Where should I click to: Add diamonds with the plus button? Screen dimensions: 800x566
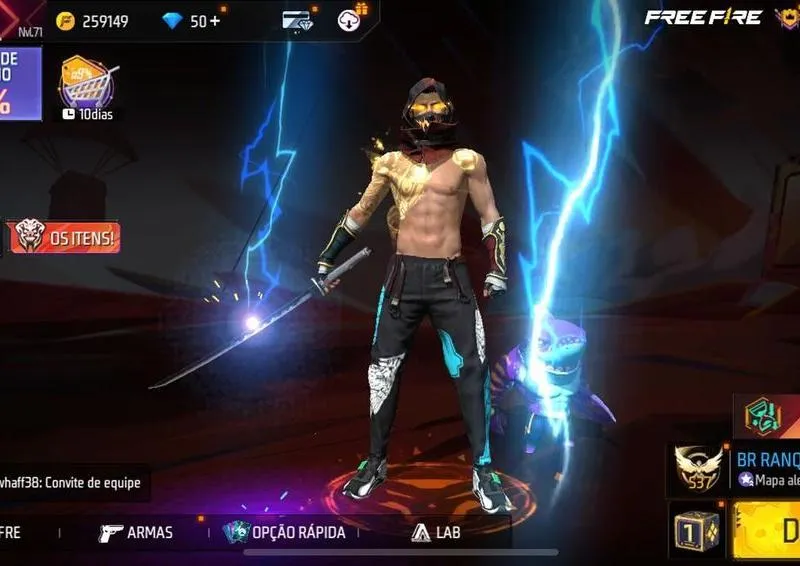(x=215, y=21)
